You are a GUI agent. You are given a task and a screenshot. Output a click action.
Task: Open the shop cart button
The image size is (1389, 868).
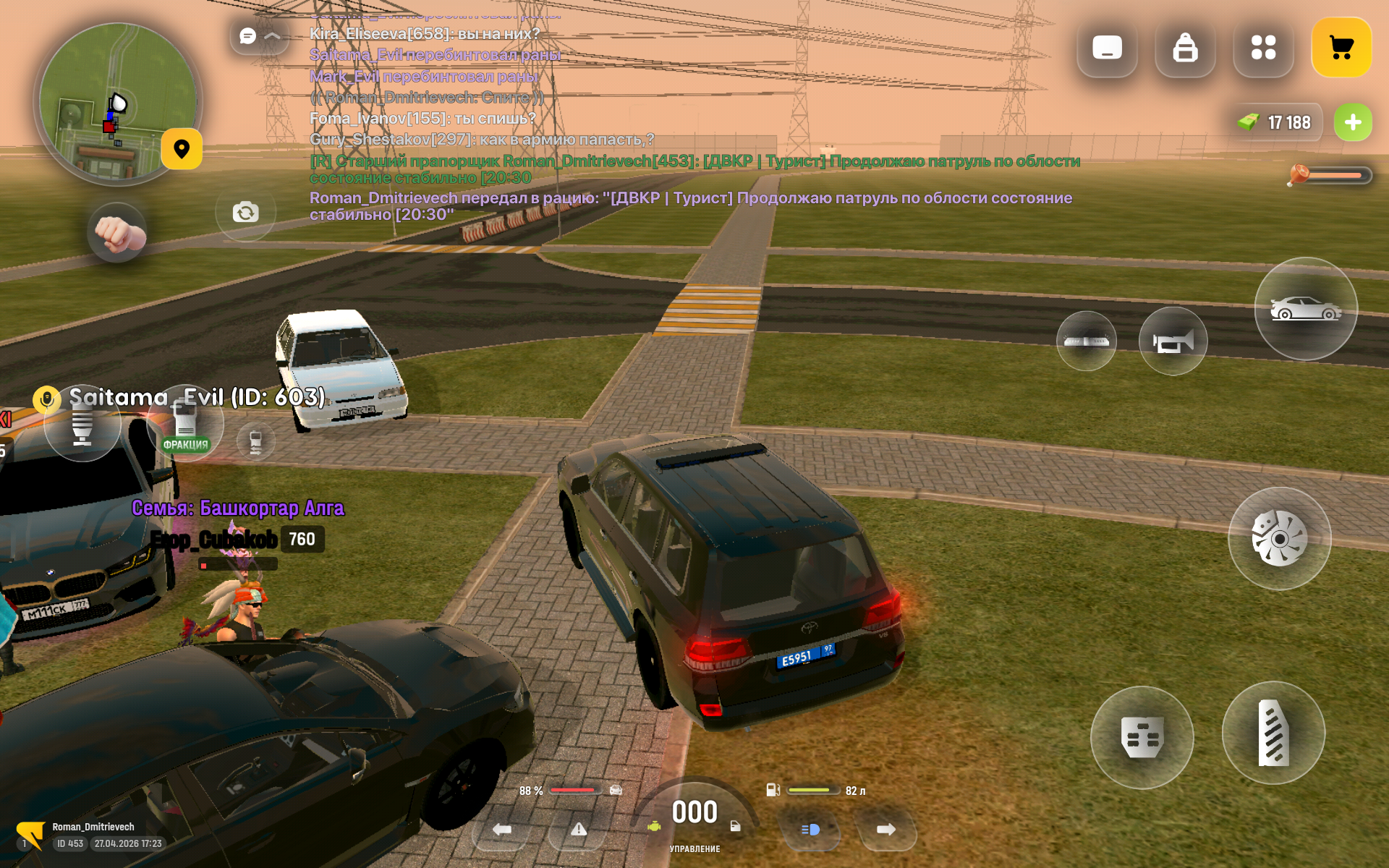1341,48
